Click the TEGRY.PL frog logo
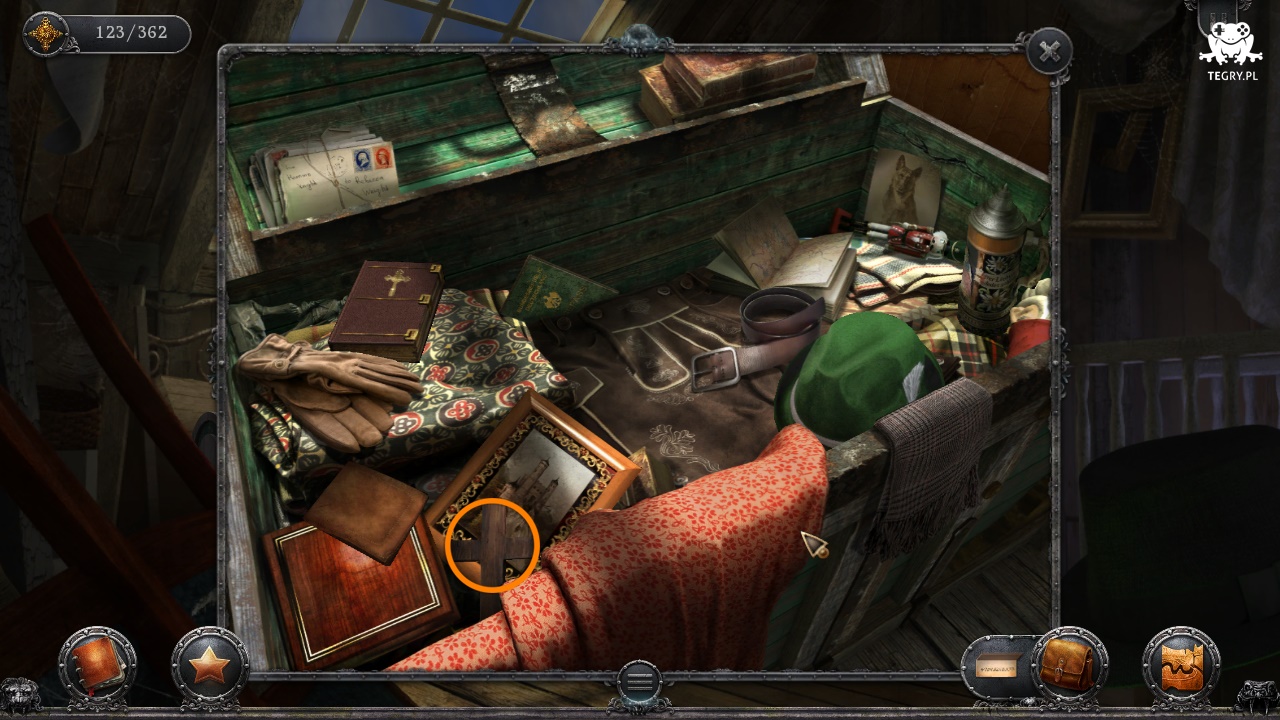Viewport: 1280px width, 720px height. pyautogui.click(x=1229, y=50)
